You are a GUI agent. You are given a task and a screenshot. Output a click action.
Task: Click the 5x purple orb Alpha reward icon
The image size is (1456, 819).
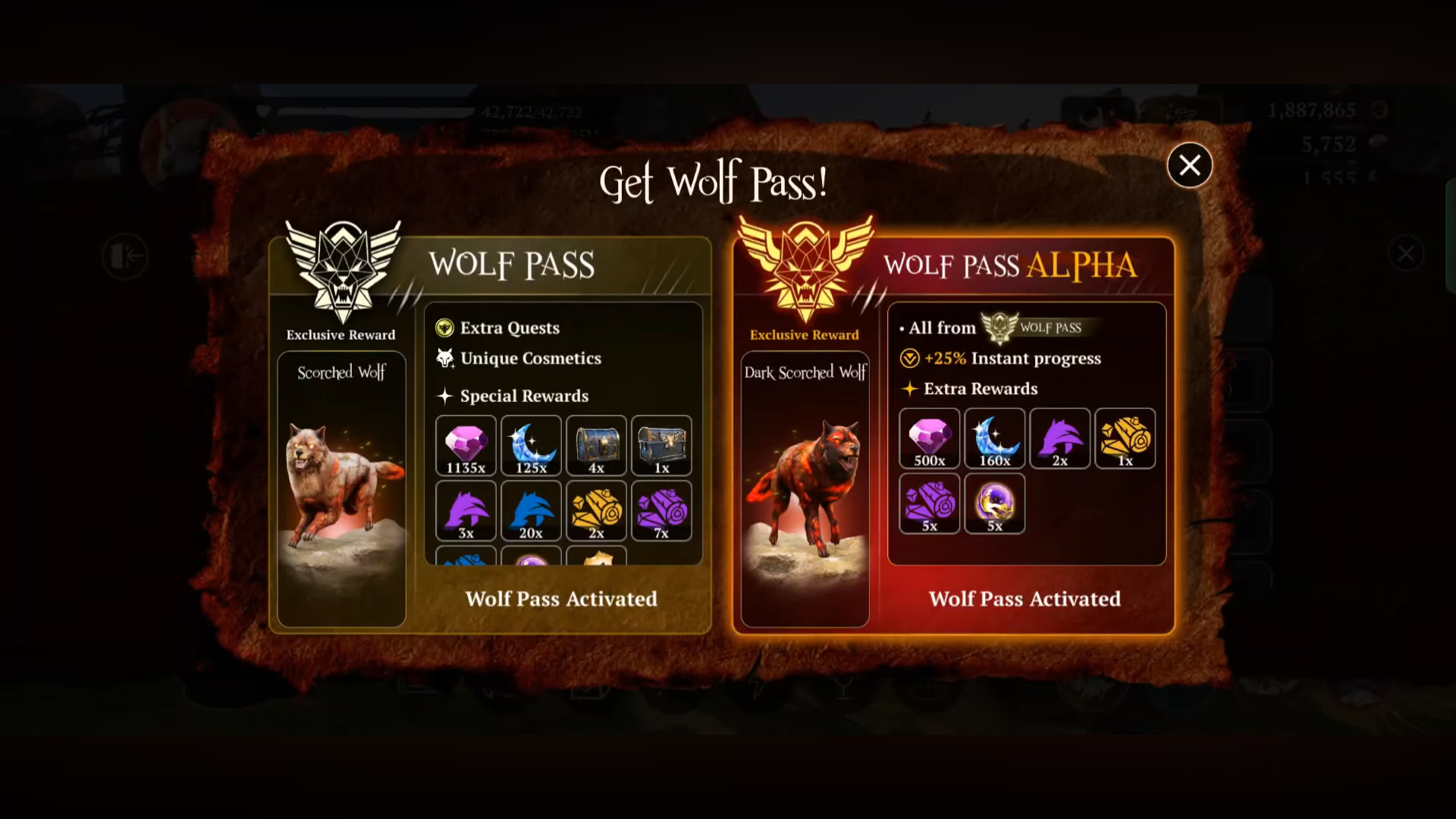994,504
